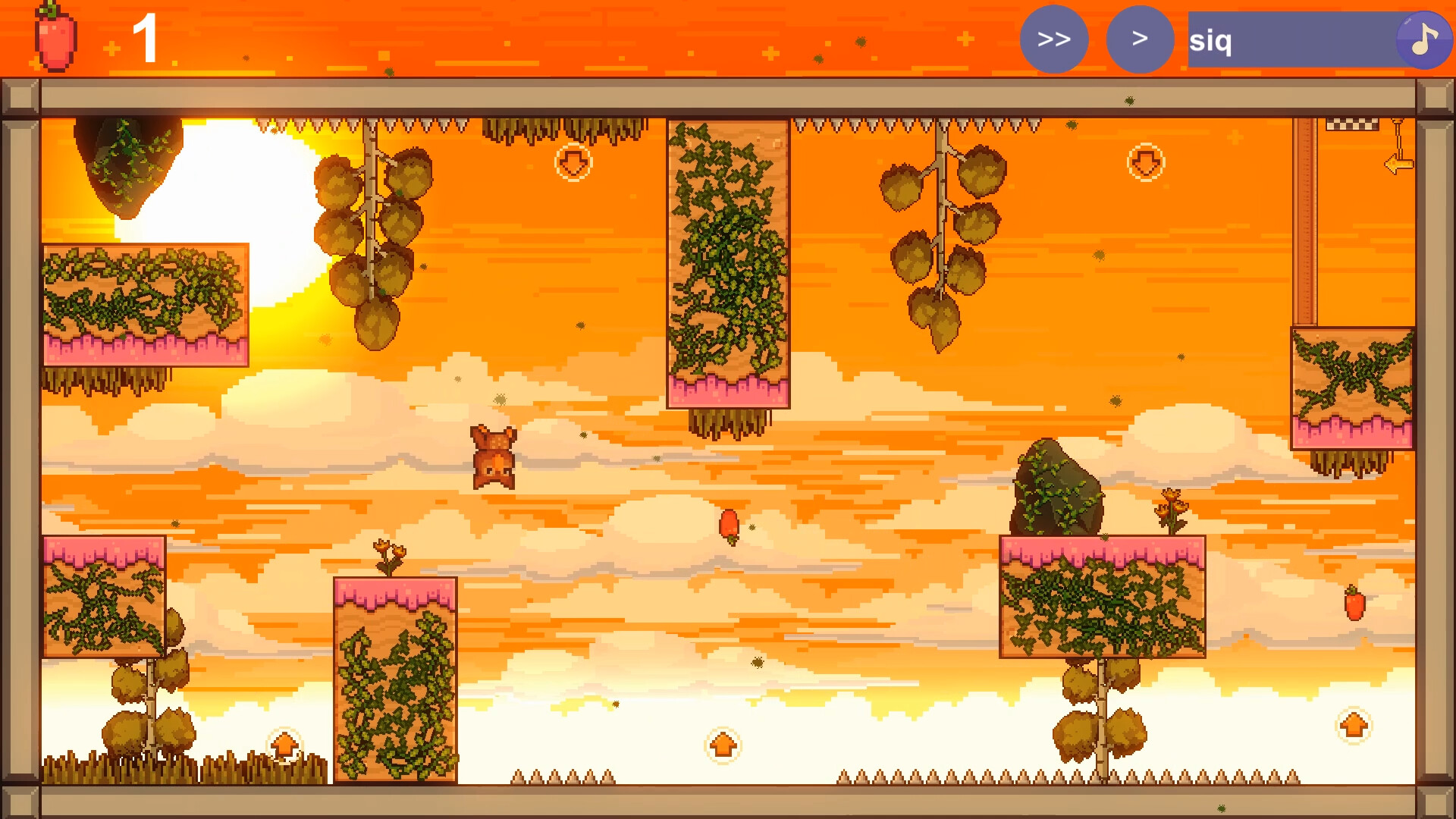The image size is (1456, 819).
Task: Toggle the down-arrow pad beside the hanging vines
Action: click(573, 162)
